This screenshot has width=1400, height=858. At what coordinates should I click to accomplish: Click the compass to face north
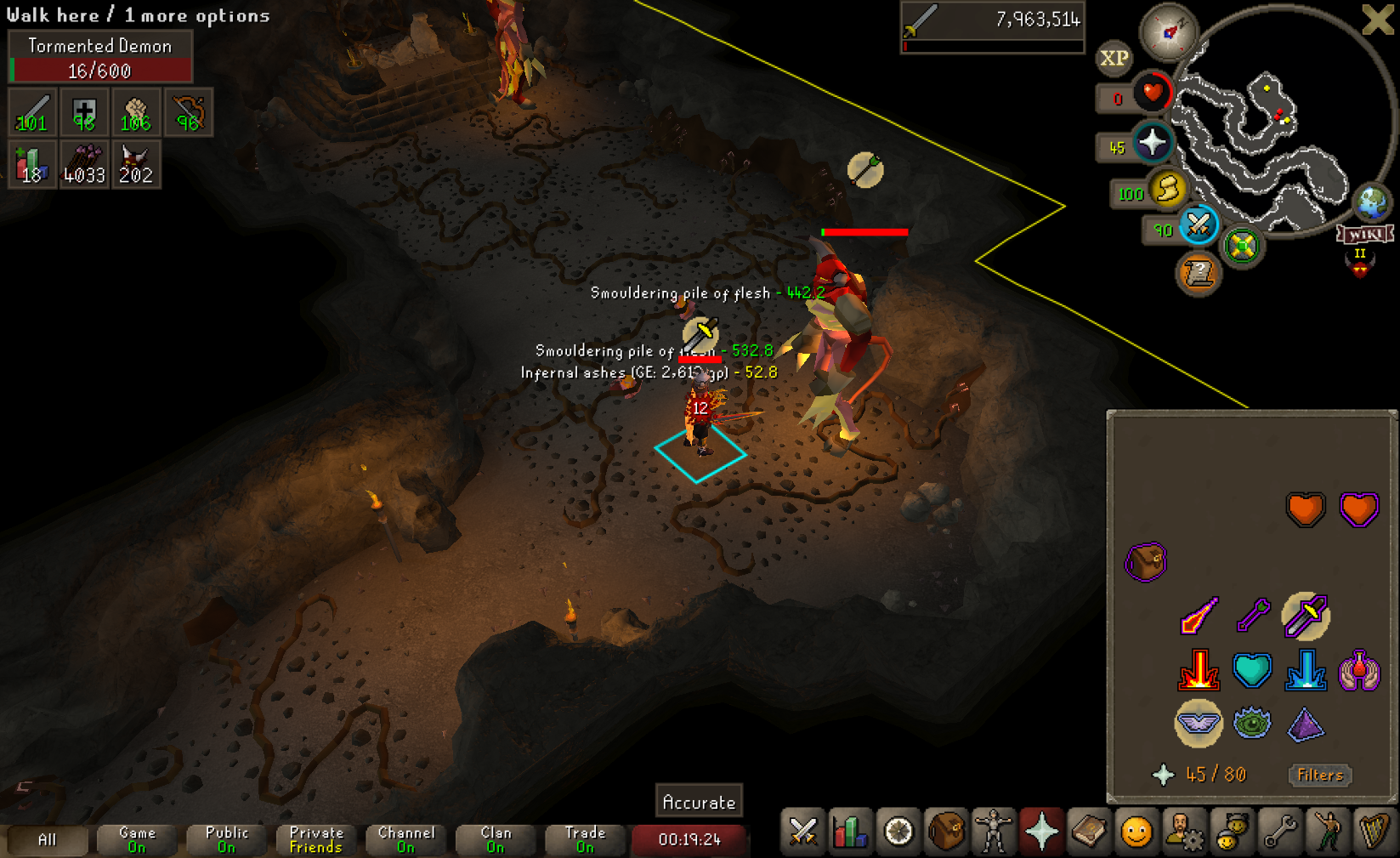1169,32
